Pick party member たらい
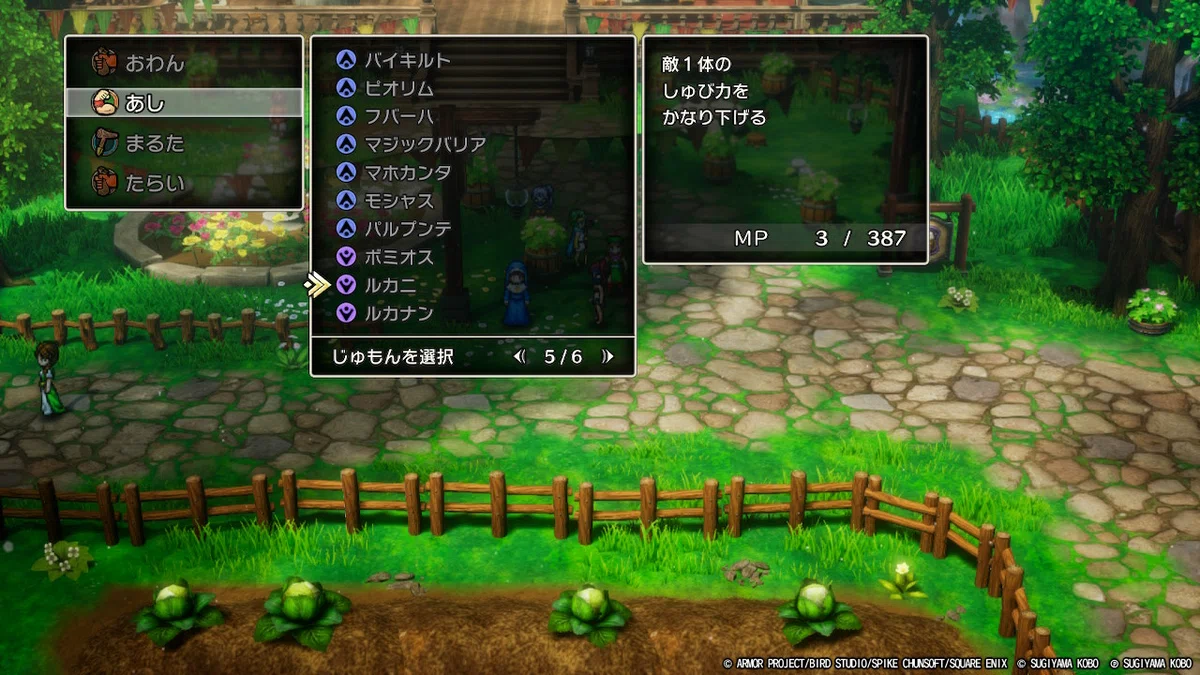This screenshot has height=675, width=1200. point(155,184)
